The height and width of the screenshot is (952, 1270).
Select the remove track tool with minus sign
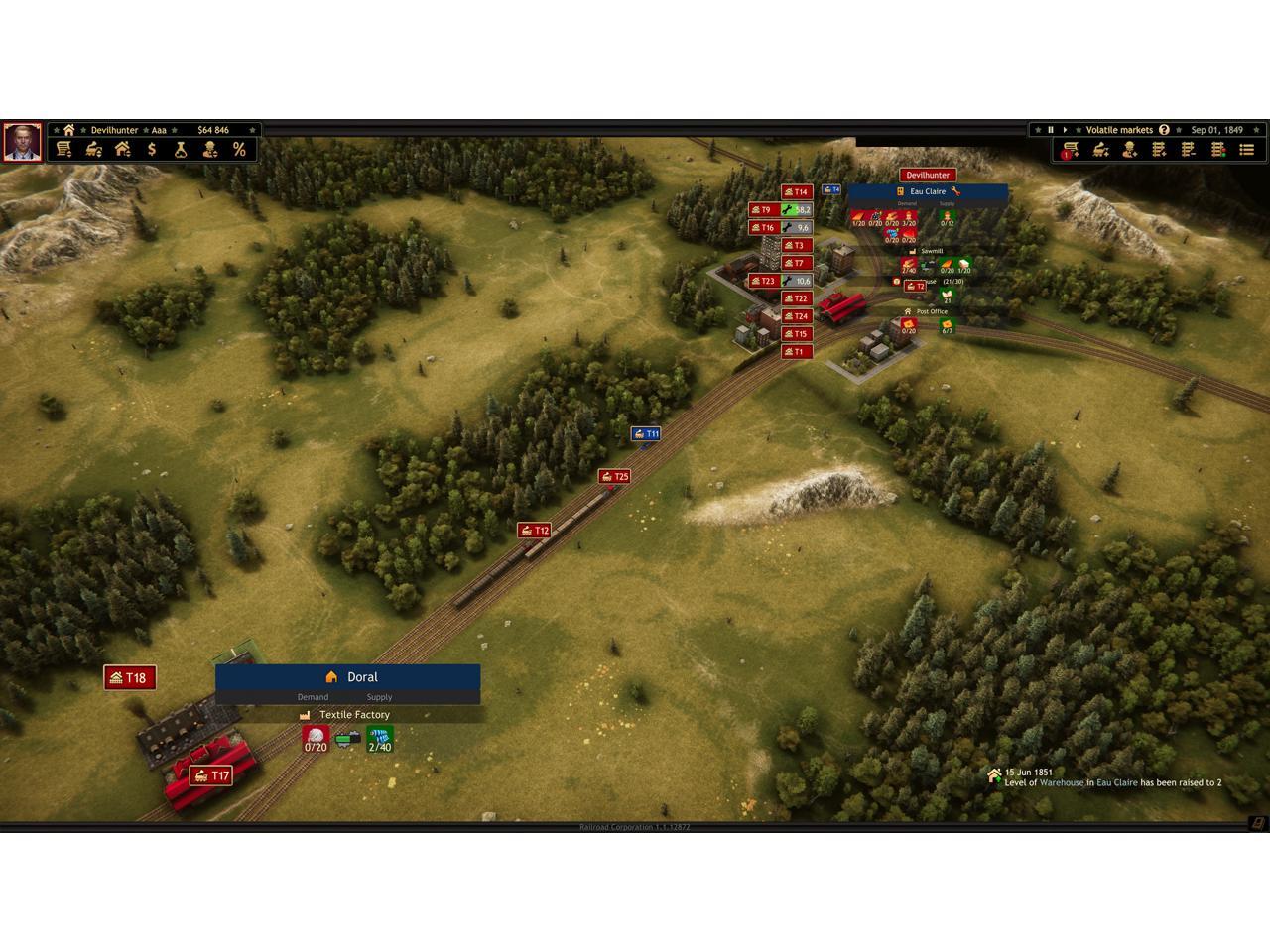[x=1189, y=150]
